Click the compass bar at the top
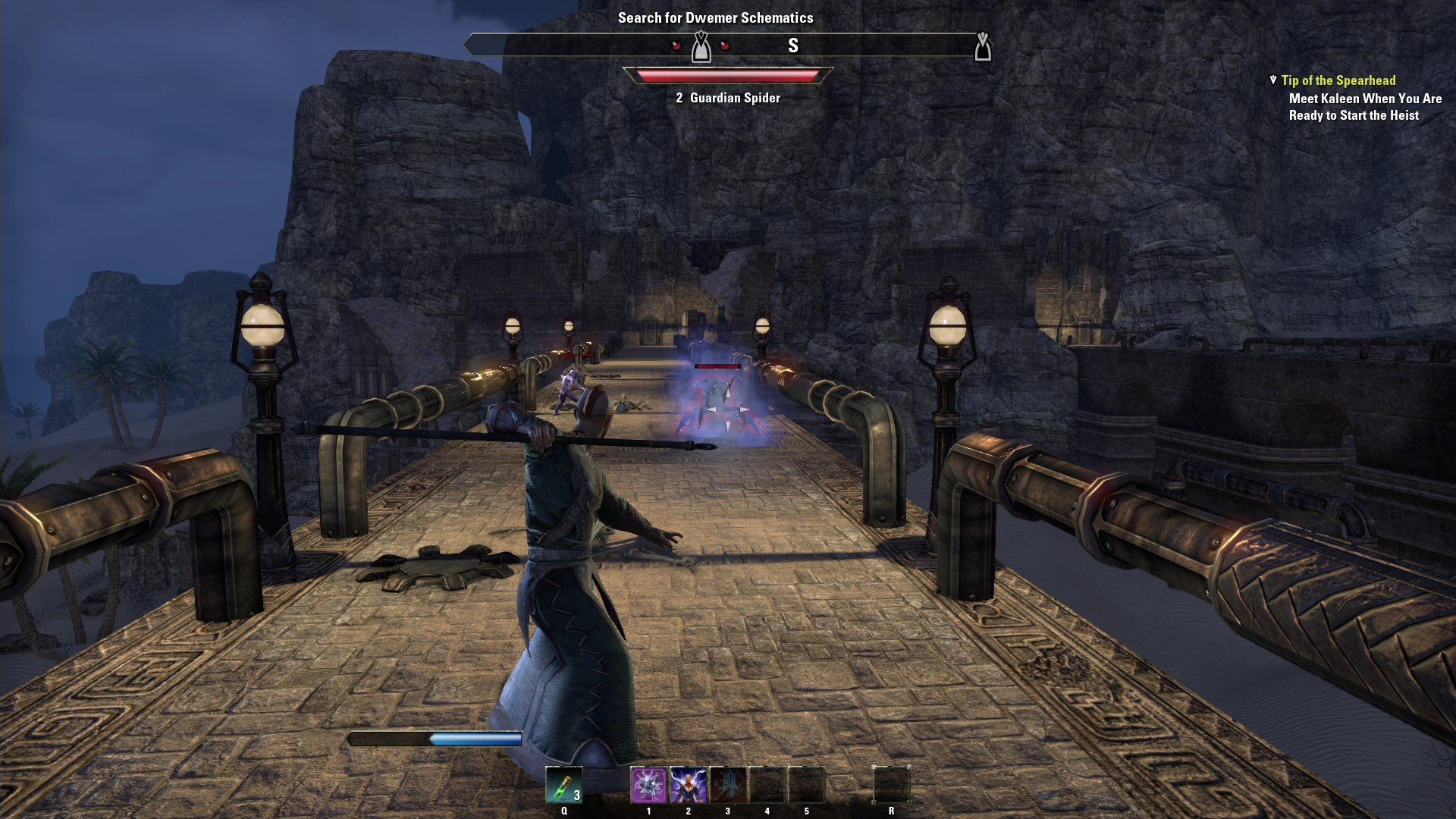 726,46
